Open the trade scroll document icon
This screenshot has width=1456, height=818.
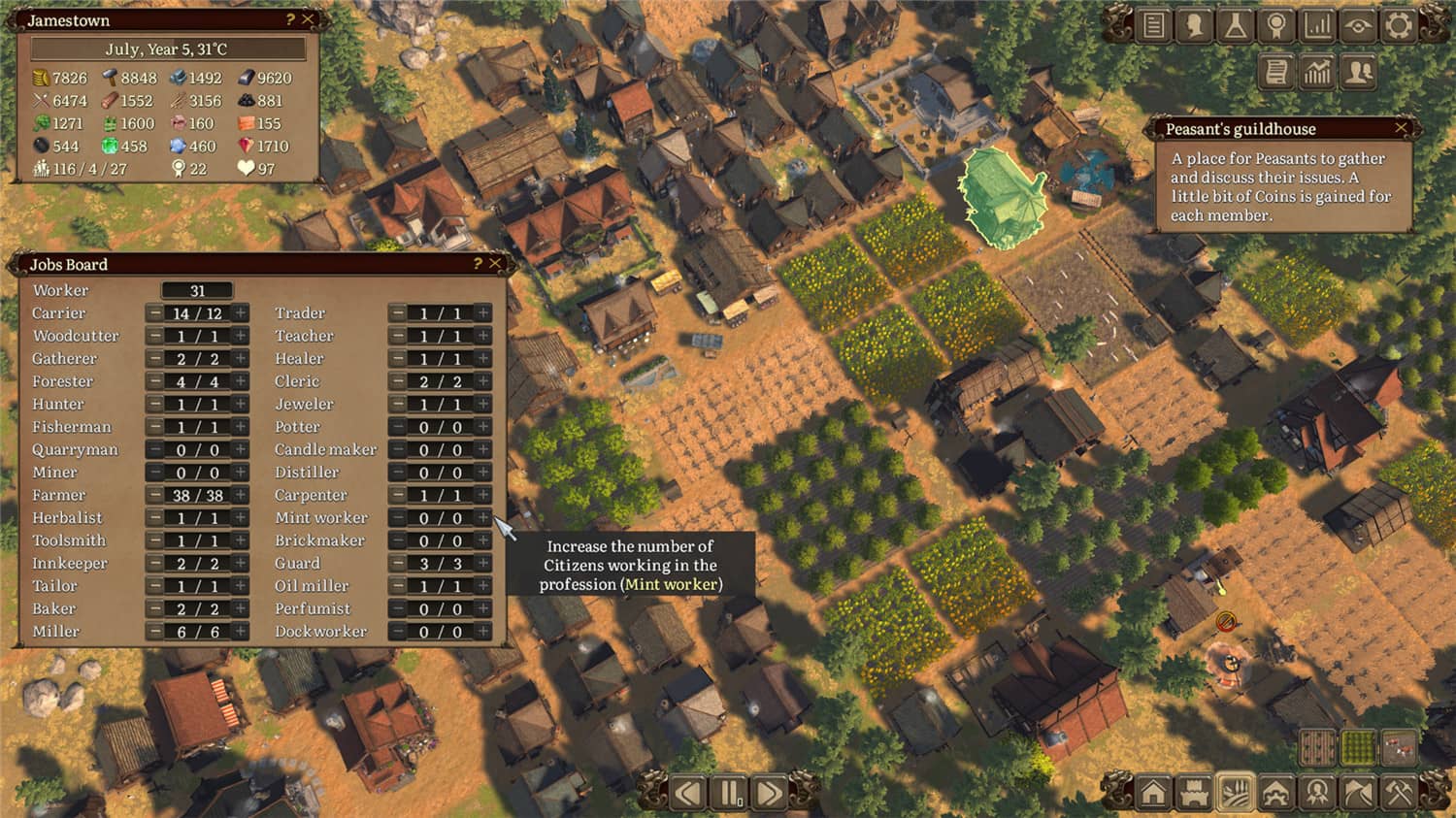pos(1275,71)
